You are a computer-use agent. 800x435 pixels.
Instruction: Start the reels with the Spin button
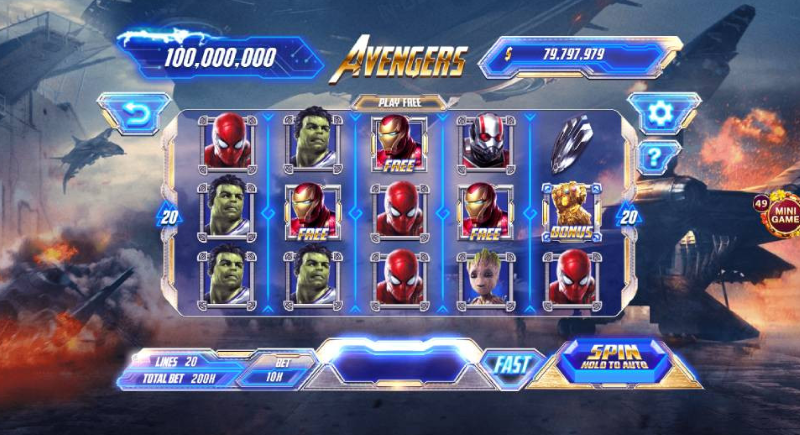point(614,357)
